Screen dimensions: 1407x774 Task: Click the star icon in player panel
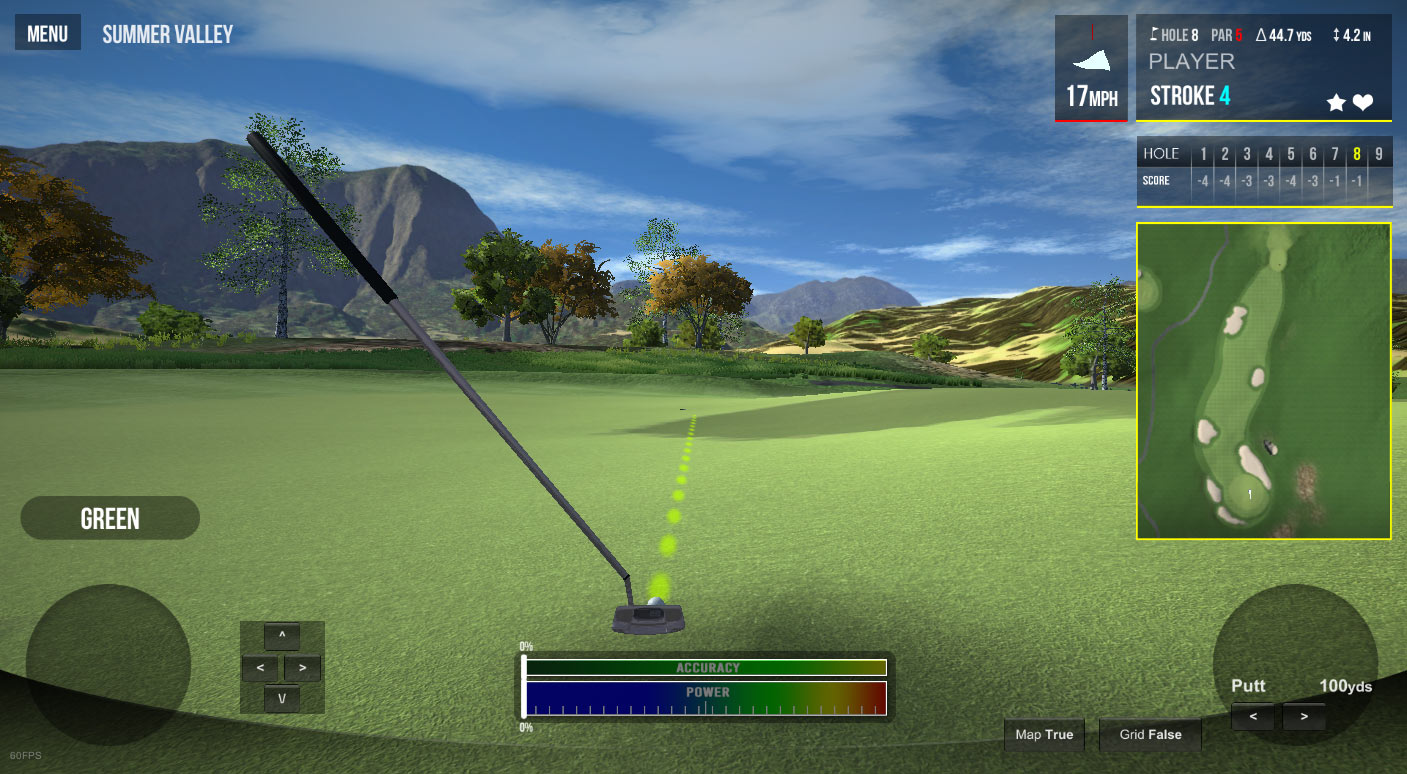coord(1336,102)
